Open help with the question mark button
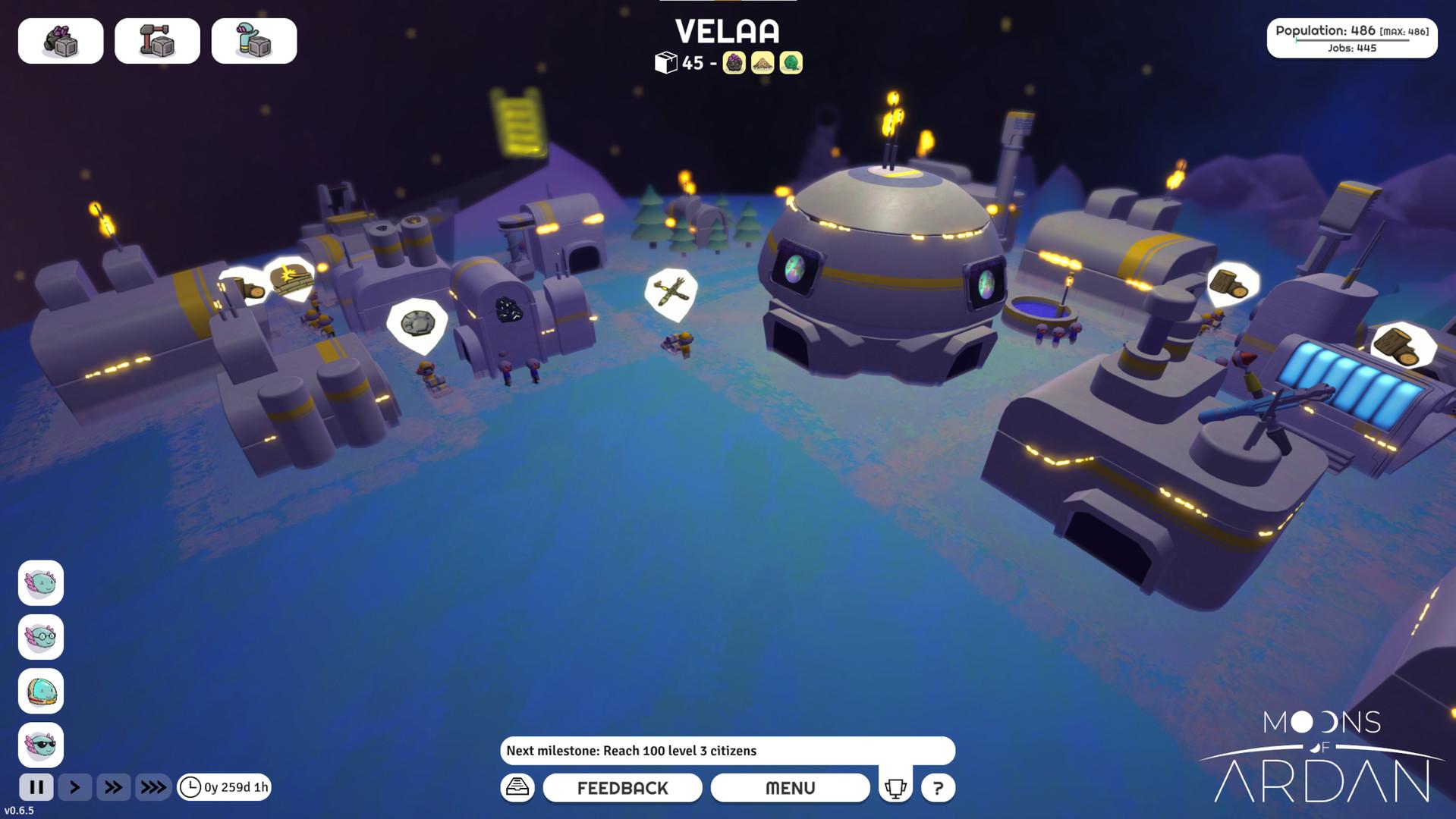The width and height of the screenshot is (1456, 819). click(x=938, y=788)
